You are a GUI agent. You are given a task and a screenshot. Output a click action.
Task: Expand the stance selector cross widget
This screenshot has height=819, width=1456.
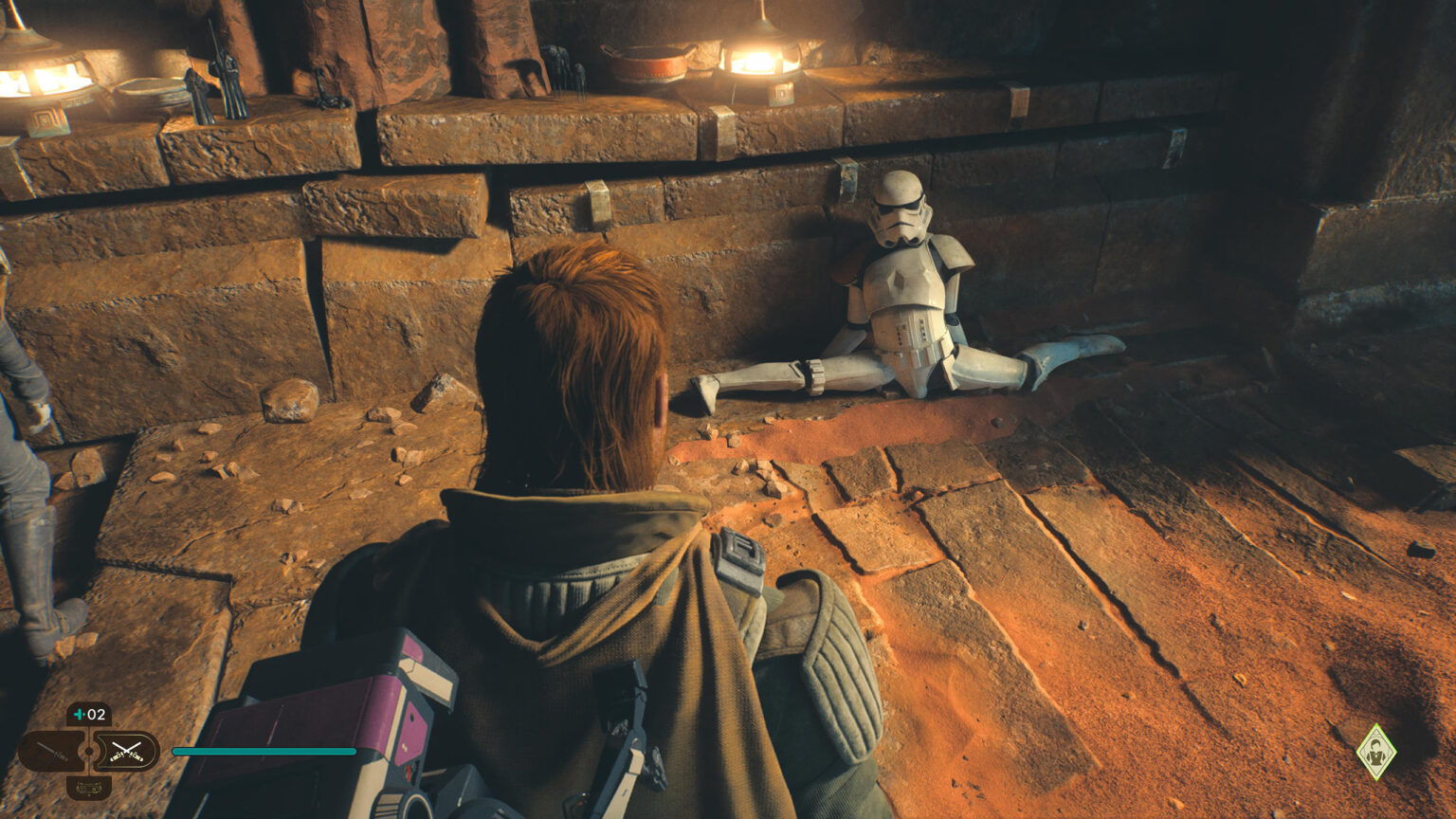(89, 750)
